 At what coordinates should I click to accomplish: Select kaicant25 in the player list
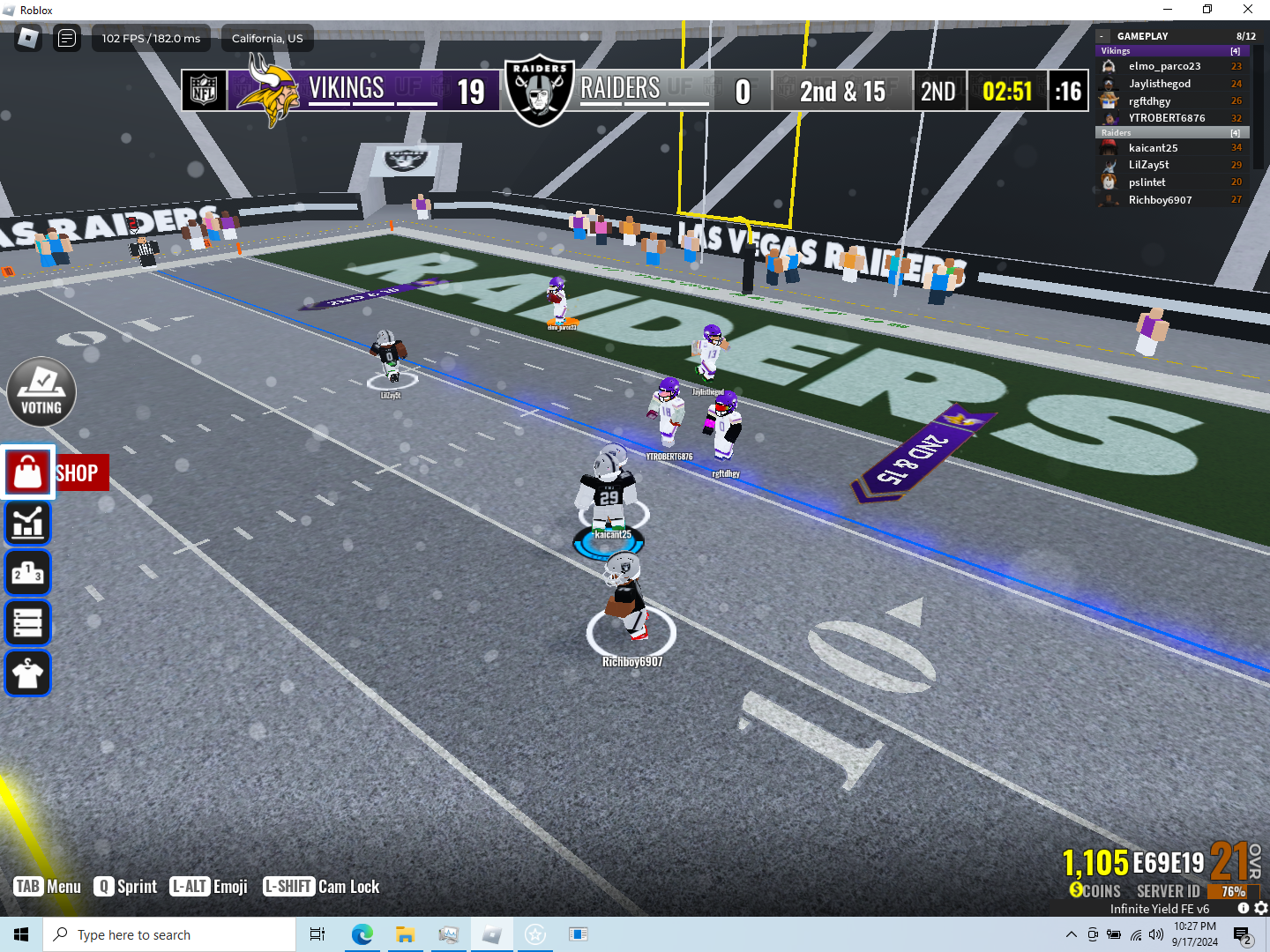(1153, 148)
